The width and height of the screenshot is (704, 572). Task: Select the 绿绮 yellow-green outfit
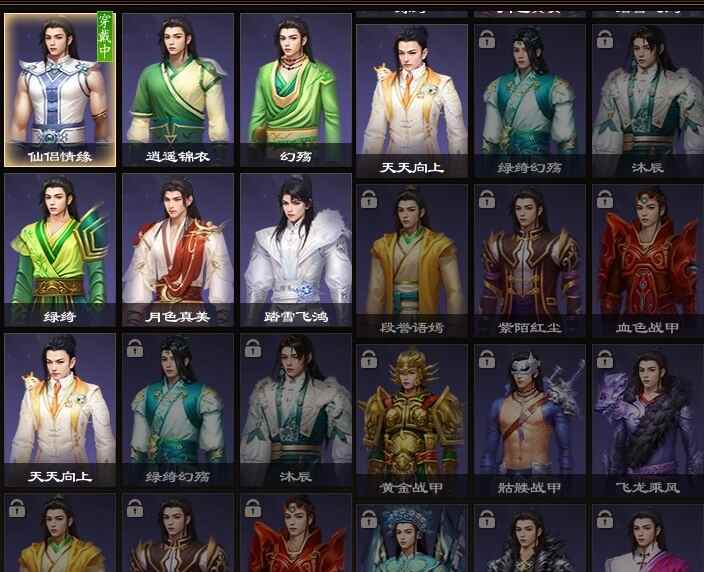click(60, 249)
